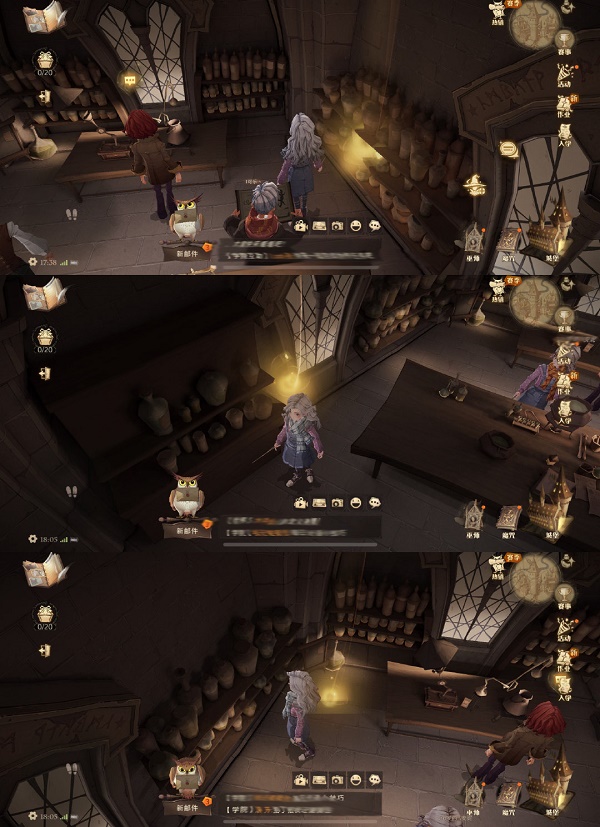
Task: Select the yellow three-dot dialogue bubble
Action: (x=129, y=80)
